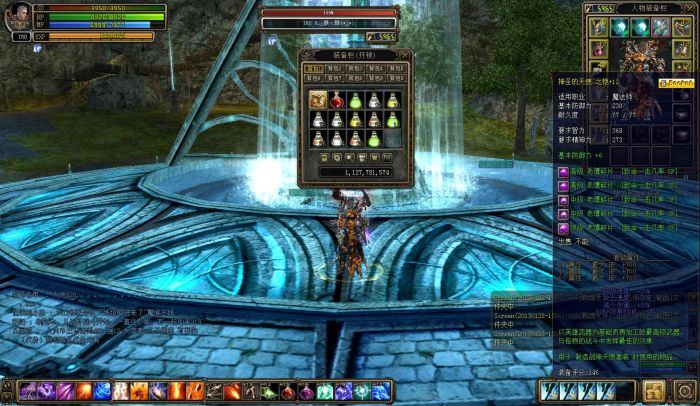700x406 pixels.
Task: Click the gold amount field in the bag
Action: [354, 172]
